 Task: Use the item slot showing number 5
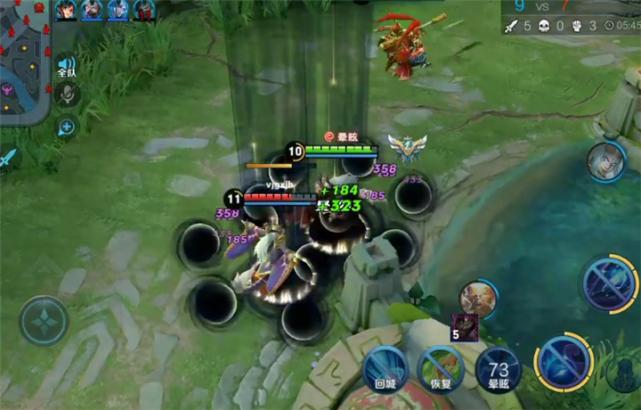[464, 326]
